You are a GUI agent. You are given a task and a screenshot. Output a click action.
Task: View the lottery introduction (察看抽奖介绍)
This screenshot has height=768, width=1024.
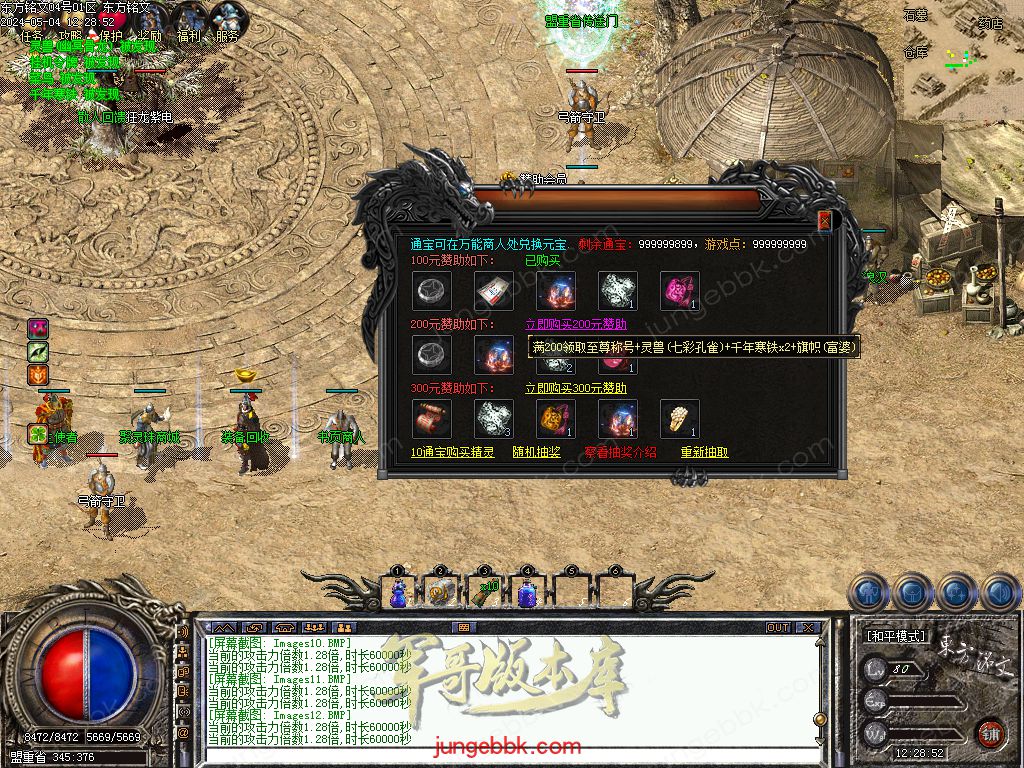click(x=621, y=452)
